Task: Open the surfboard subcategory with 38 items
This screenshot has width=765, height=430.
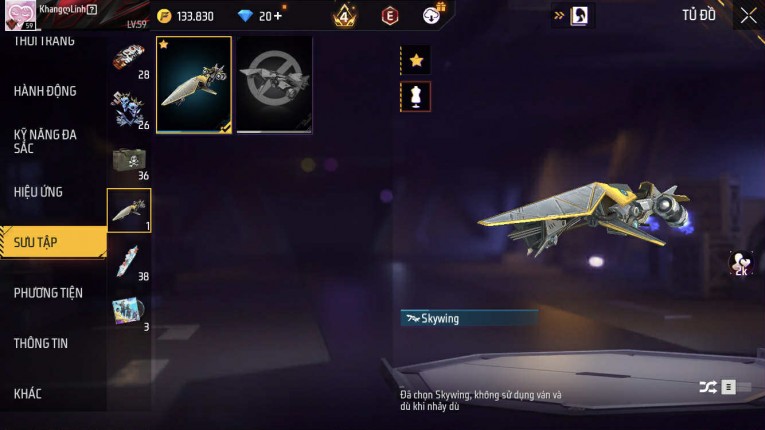Action: (129, 261)
